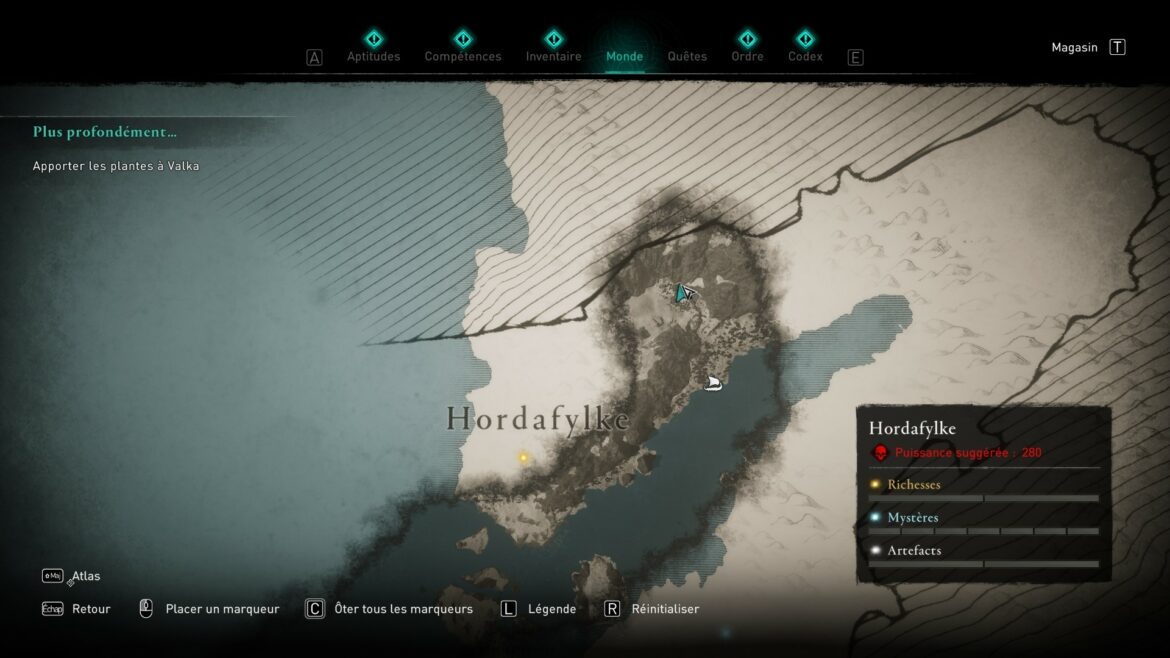1170x658 pixels.
Task: Switch to the Aptitudes tab
Action: click(373, 56)
